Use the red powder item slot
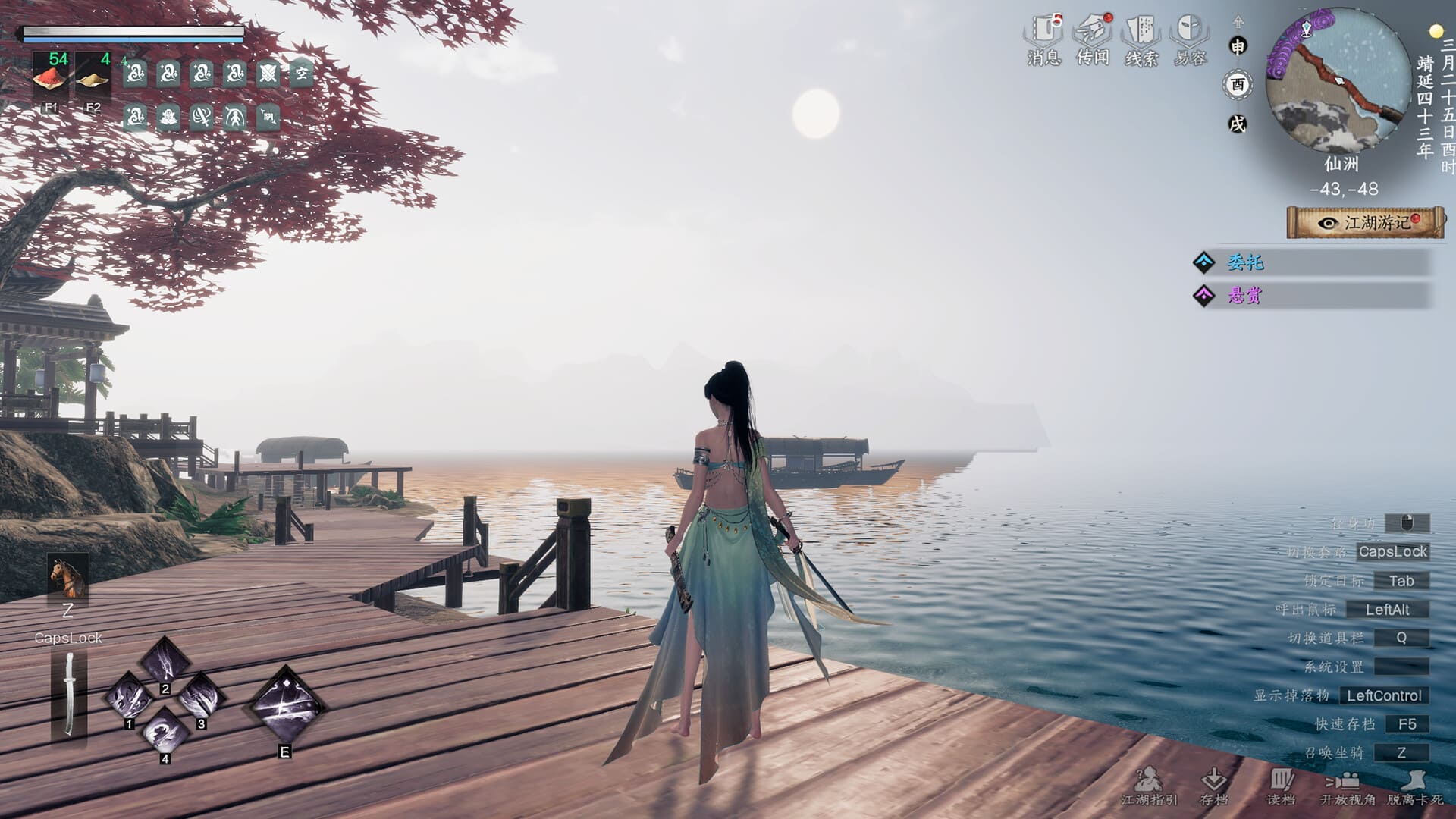 click(x=51, y=78)
